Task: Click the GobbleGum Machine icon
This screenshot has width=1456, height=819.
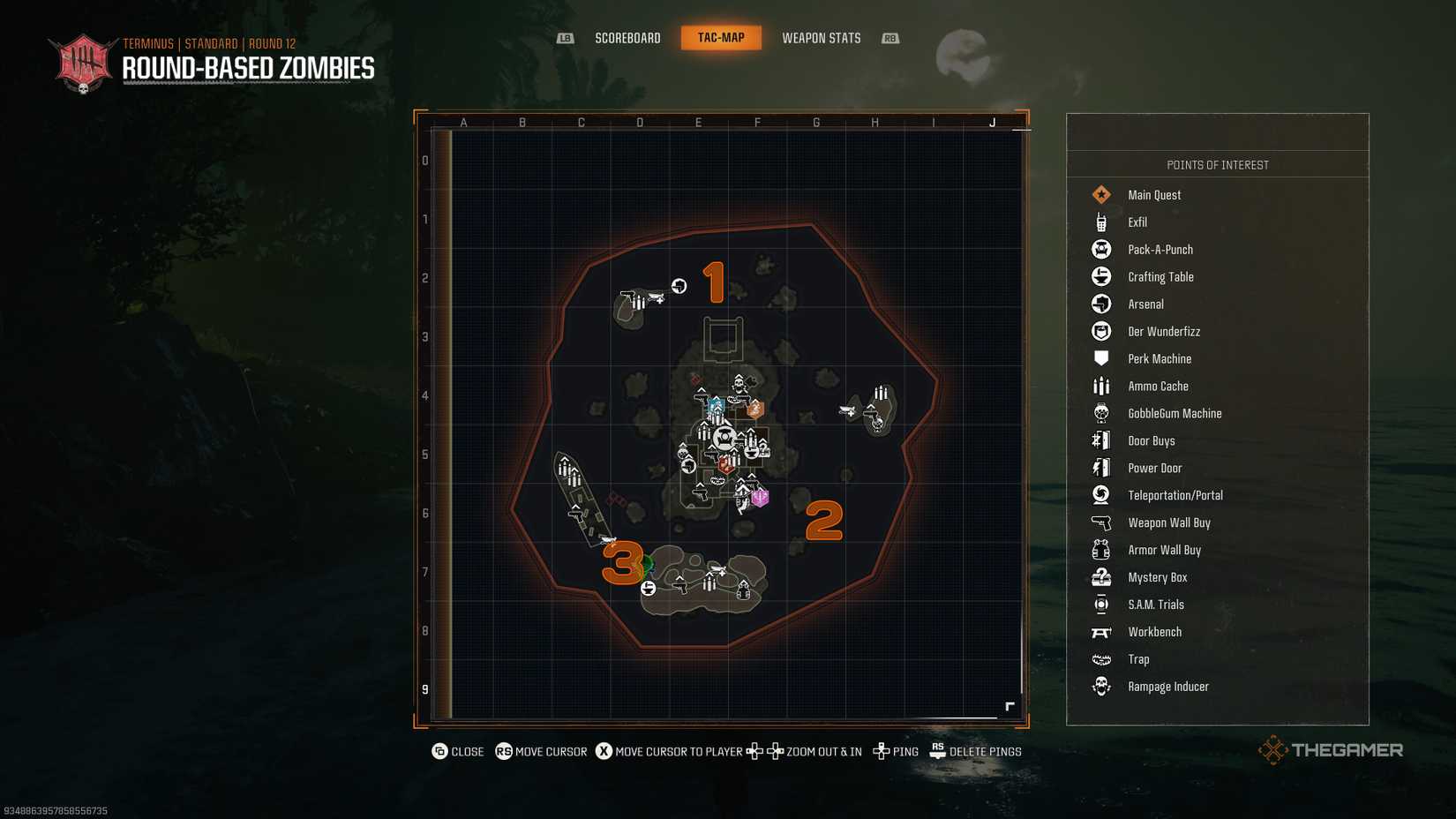Action: (x=1100, y=413)
